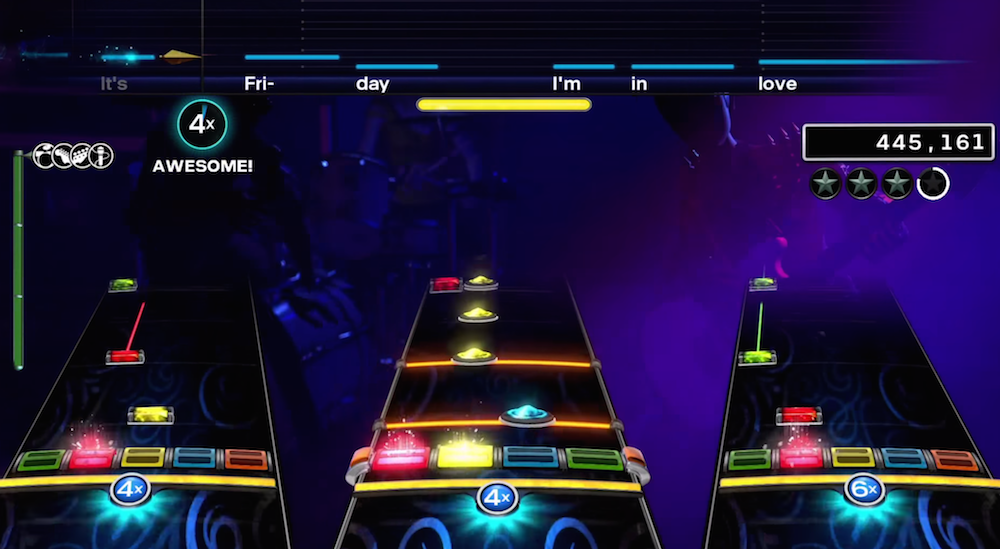This screenshot has height=549, width=1000.
Task: Tap the blue fret pad on guitar track
Action: (194, 458)
